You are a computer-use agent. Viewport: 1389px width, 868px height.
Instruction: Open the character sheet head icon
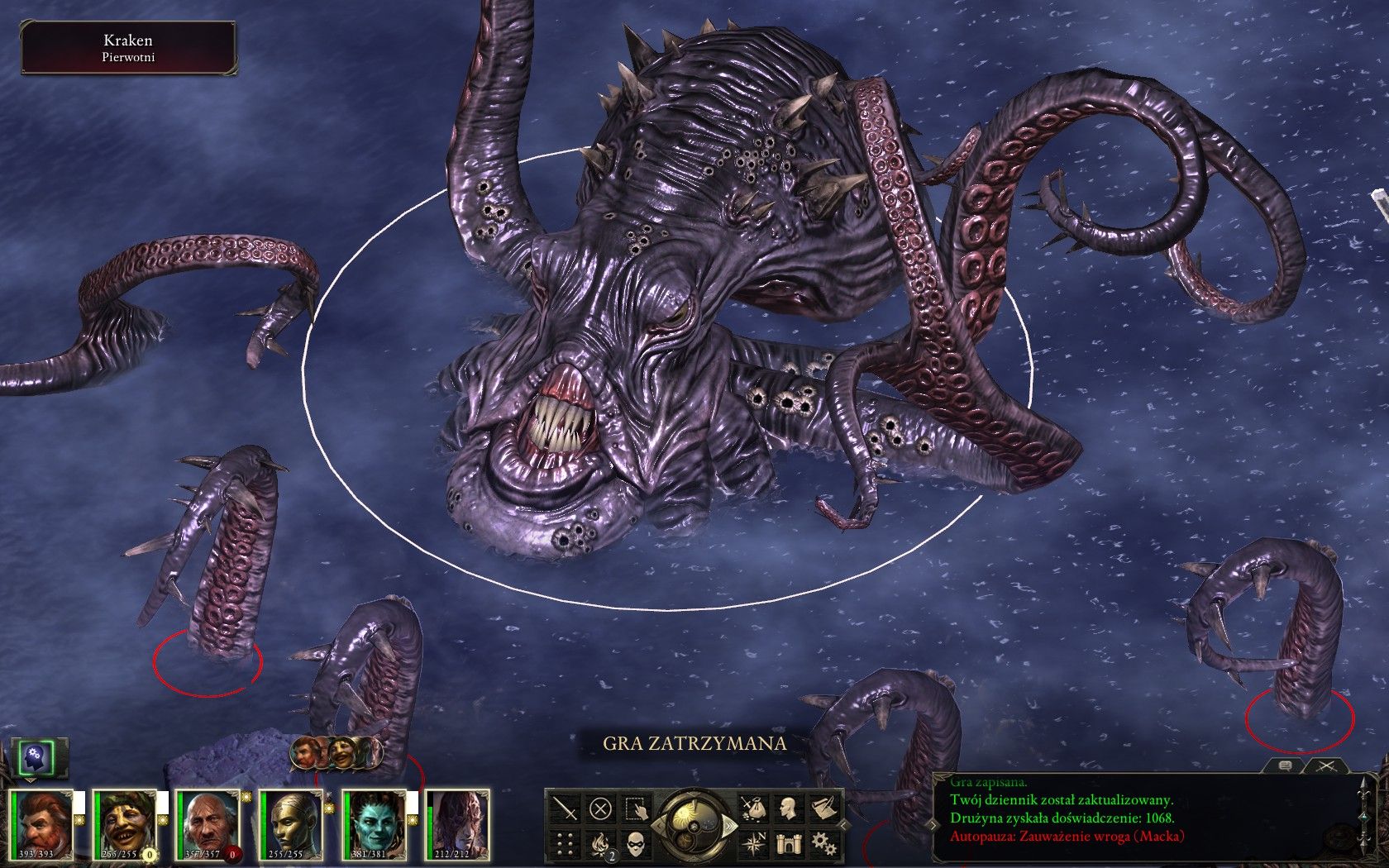pos(787,808)
